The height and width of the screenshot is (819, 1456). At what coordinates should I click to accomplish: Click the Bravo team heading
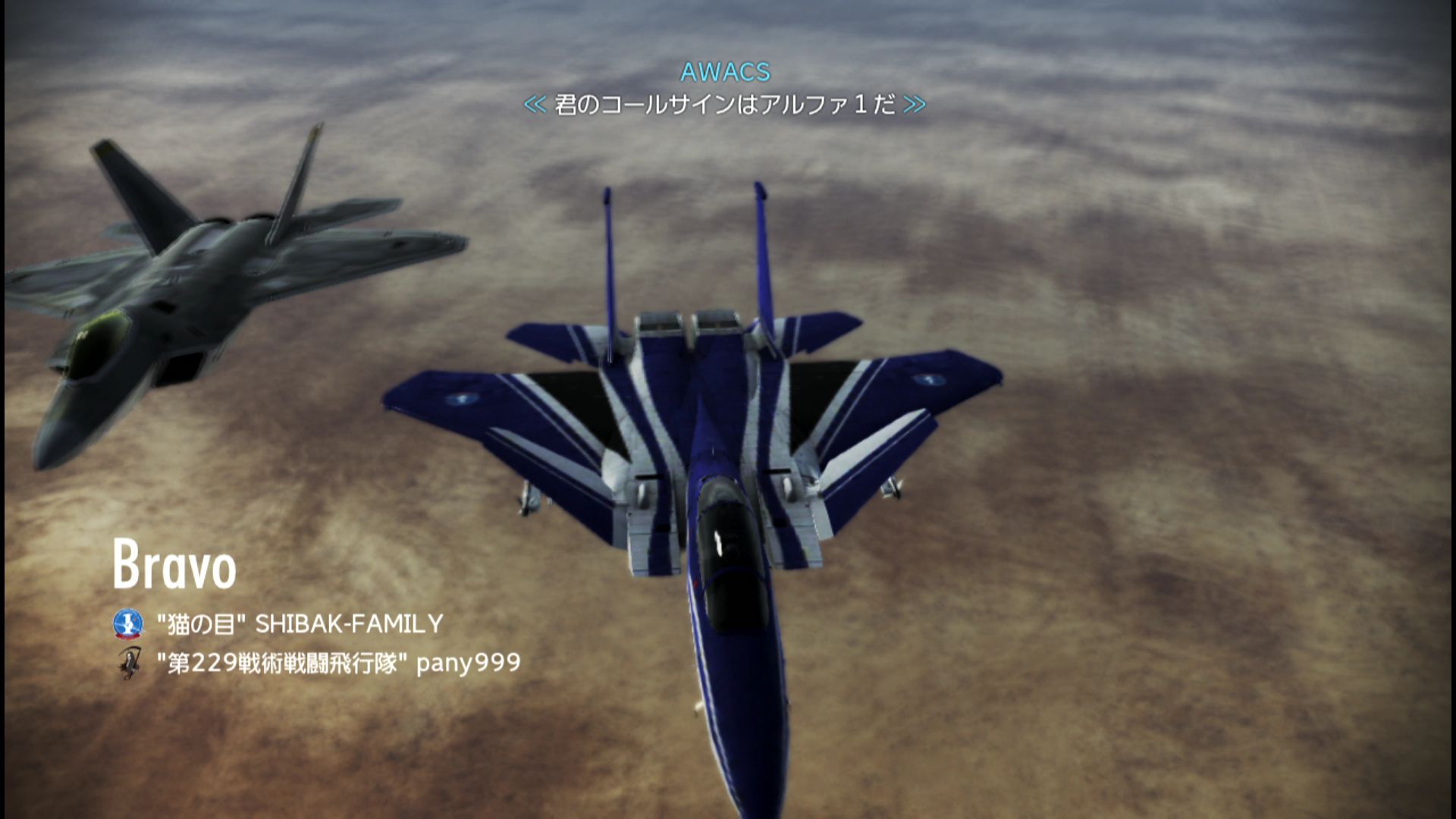174,565
